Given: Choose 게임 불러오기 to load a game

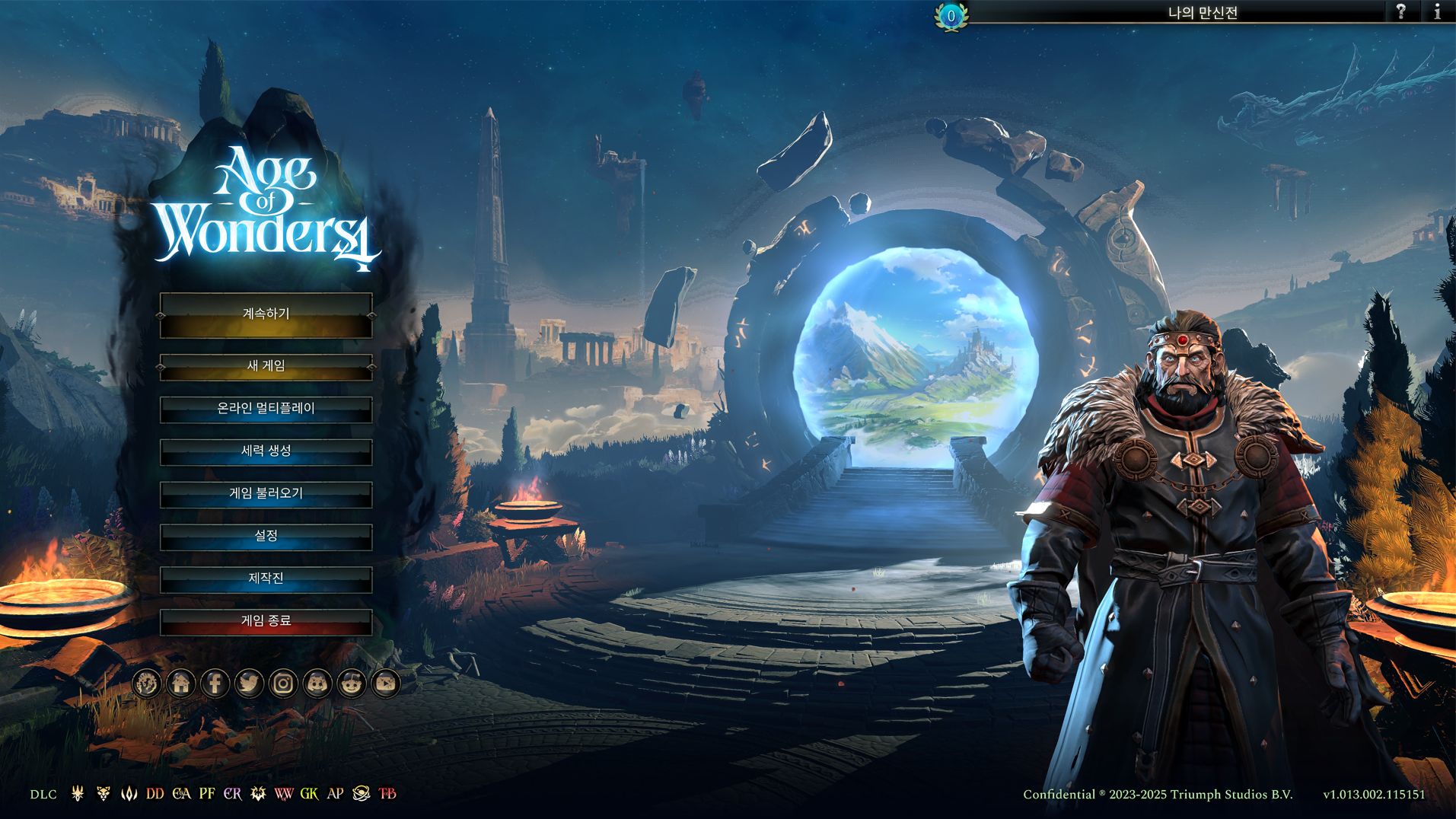Looking at the screenshot, I should (x=266, y=494).
